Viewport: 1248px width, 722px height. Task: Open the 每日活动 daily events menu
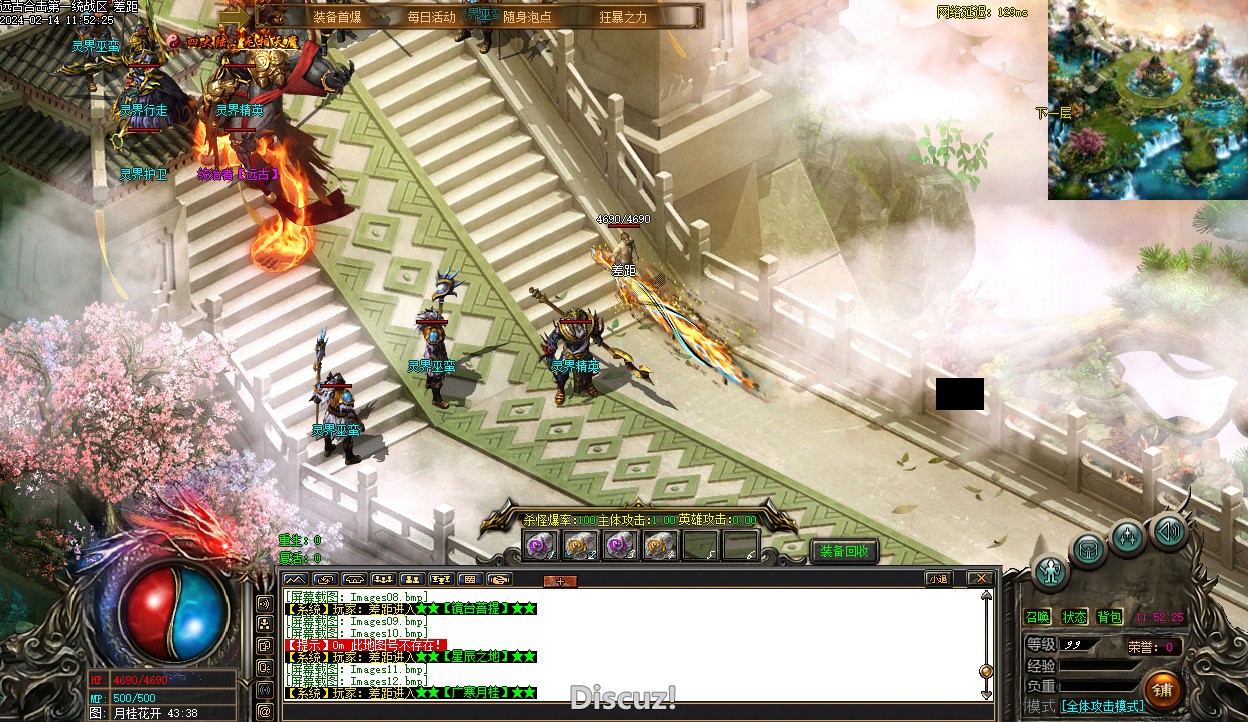(432, 17)
